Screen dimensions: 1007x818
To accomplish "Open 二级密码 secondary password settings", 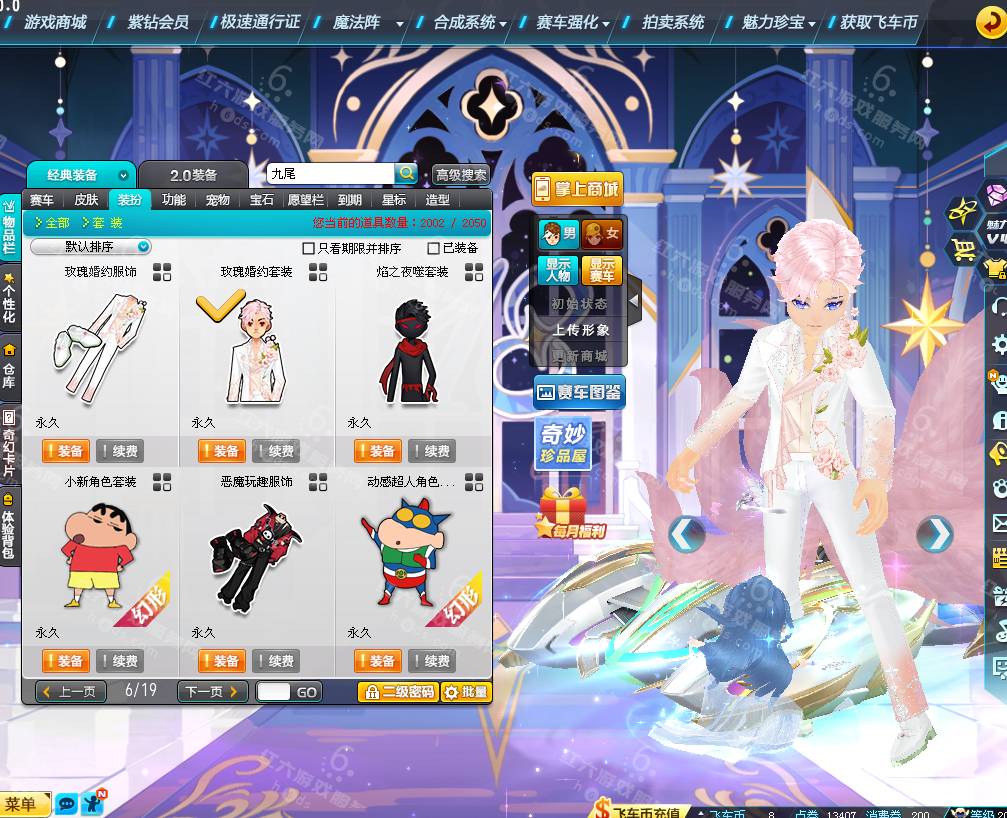I will click(398, 692).
